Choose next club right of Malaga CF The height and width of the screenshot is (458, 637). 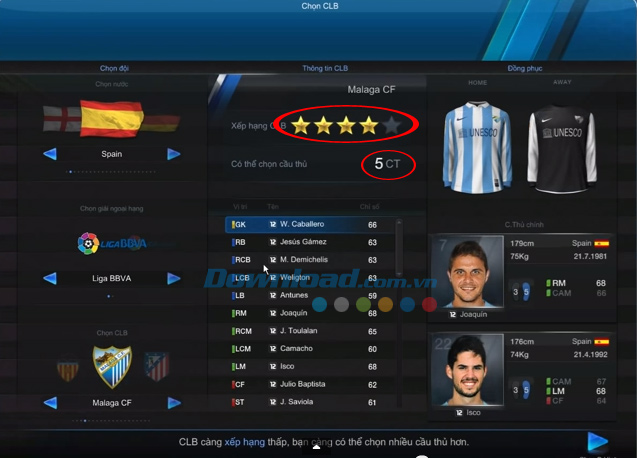[174, 403]
